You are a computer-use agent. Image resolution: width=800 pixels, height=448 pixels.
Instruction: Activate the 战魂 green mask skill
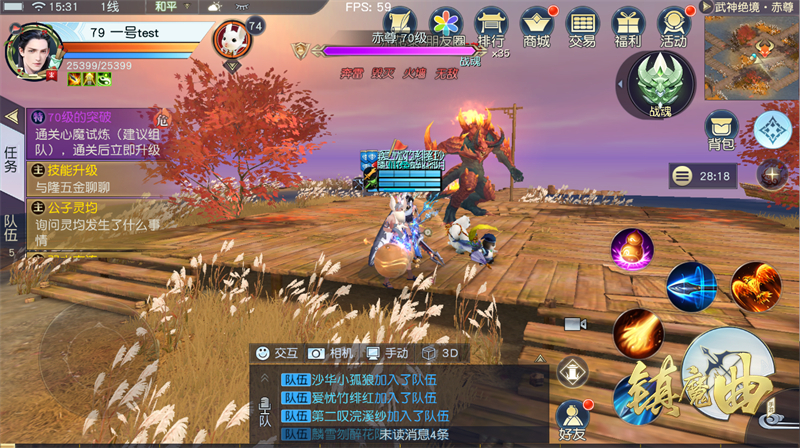659,83
